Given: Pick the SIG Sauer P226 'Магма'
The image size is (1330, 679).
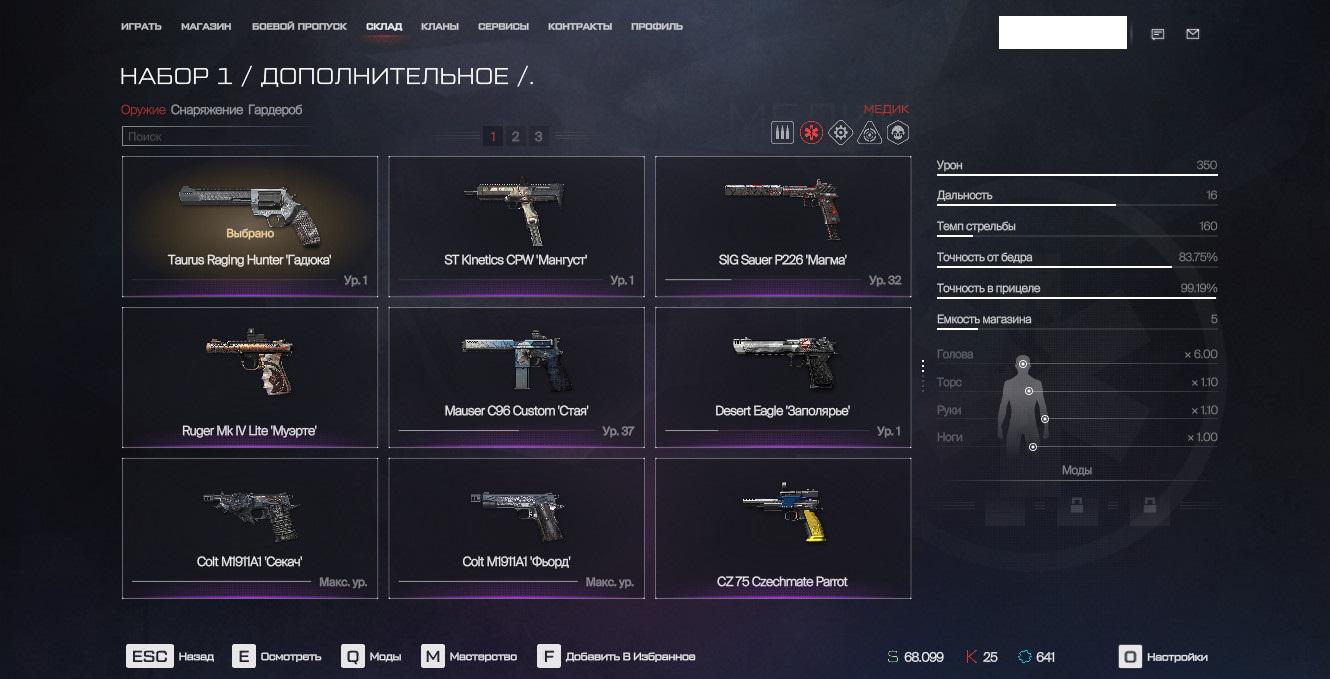Looking at the screenshot, I should (x=783, y=227).
